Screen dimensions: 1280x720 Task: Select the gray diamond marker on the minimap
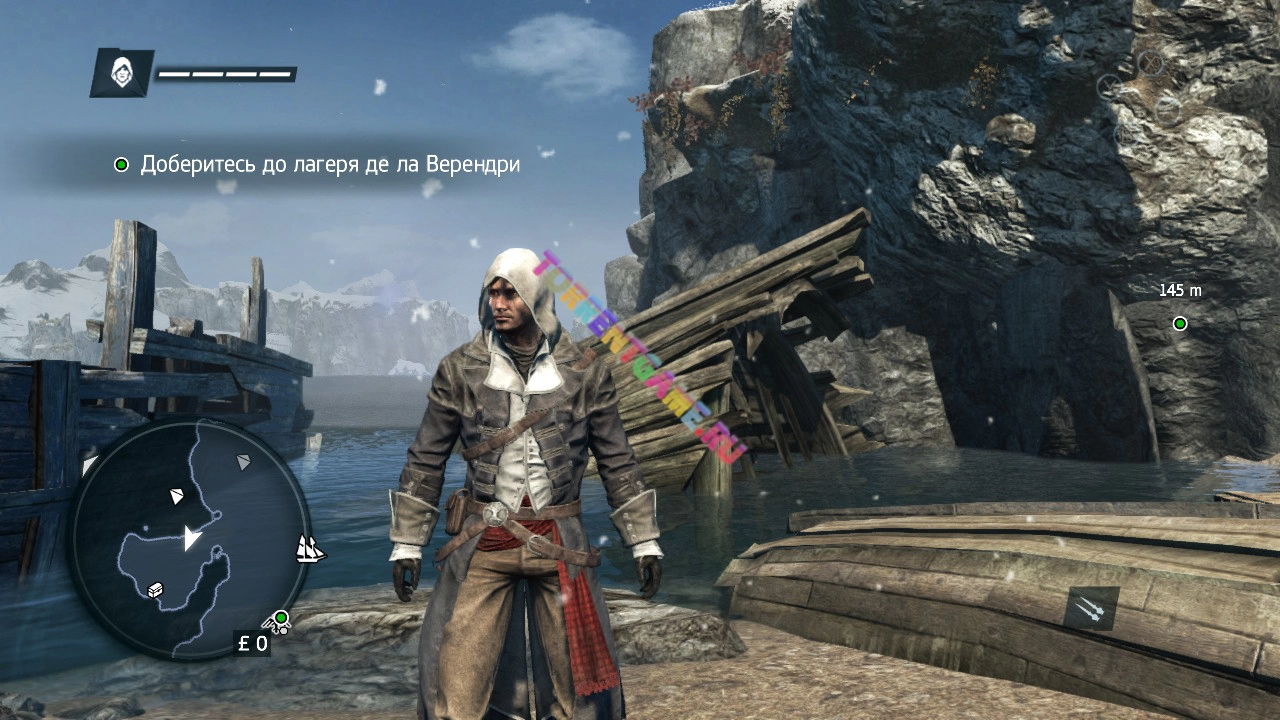click(243, 461)
